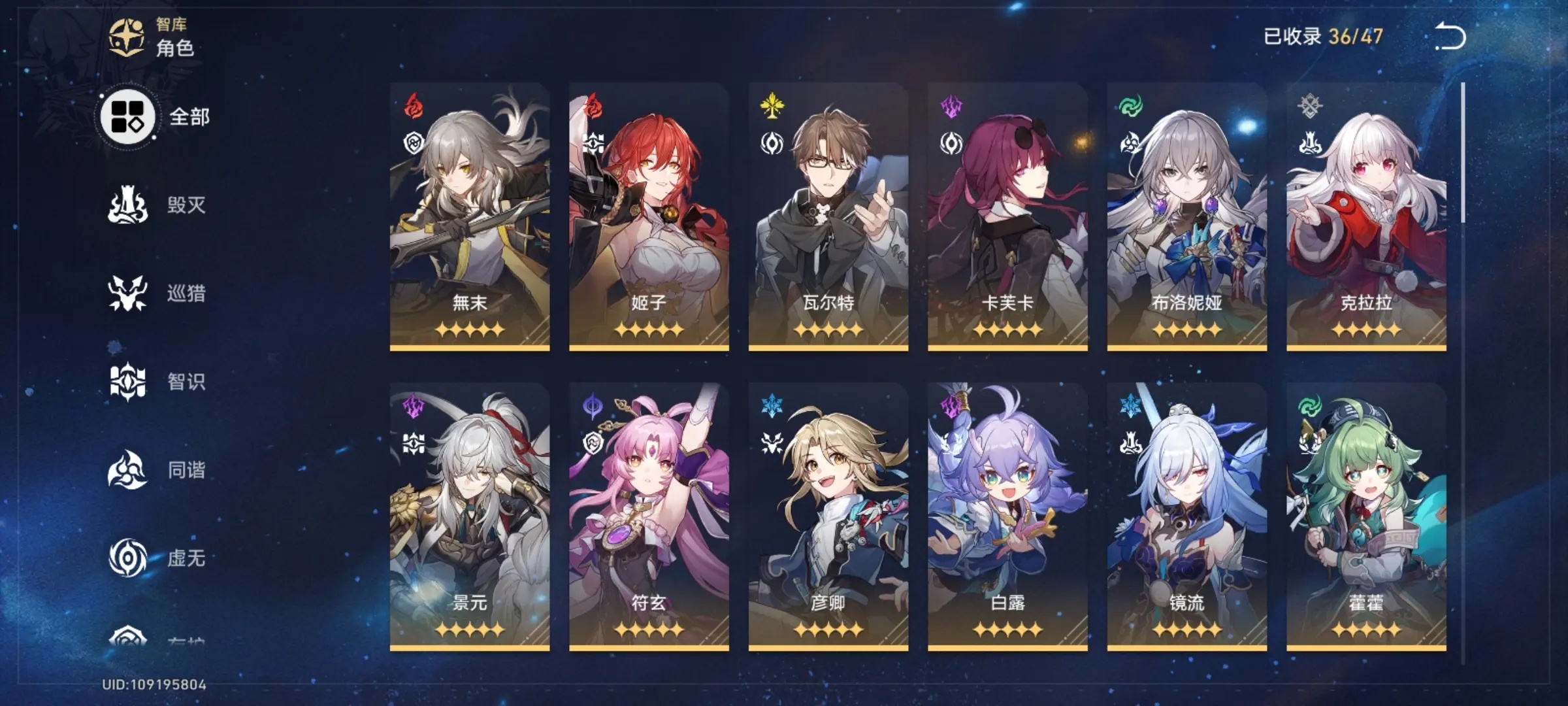Select the 姬子 character card
1568x706 pixels.
coord(649,217)
